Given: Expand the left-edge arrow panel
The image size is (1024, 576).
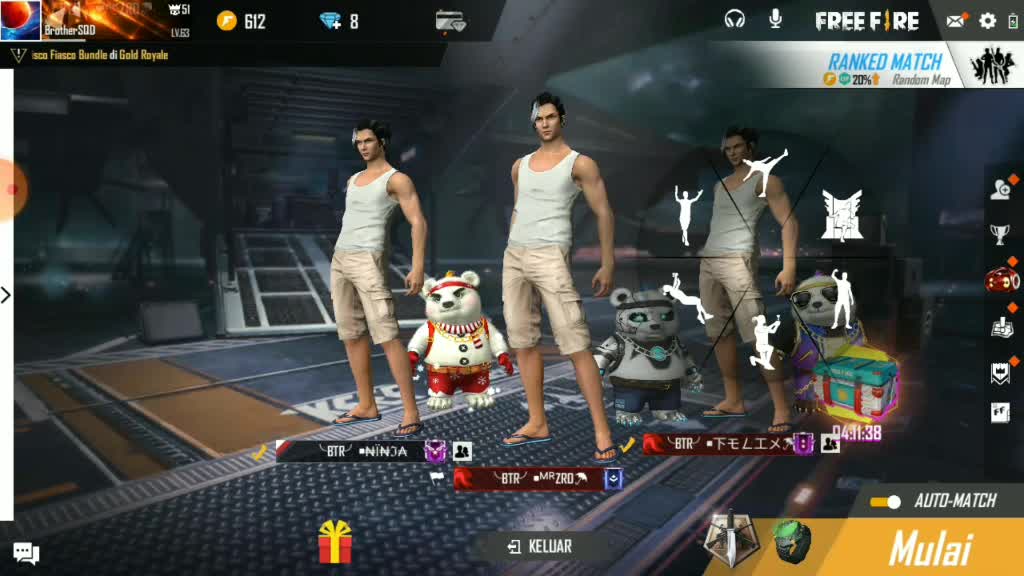Looking at the screenshot, I should point(6,295).
